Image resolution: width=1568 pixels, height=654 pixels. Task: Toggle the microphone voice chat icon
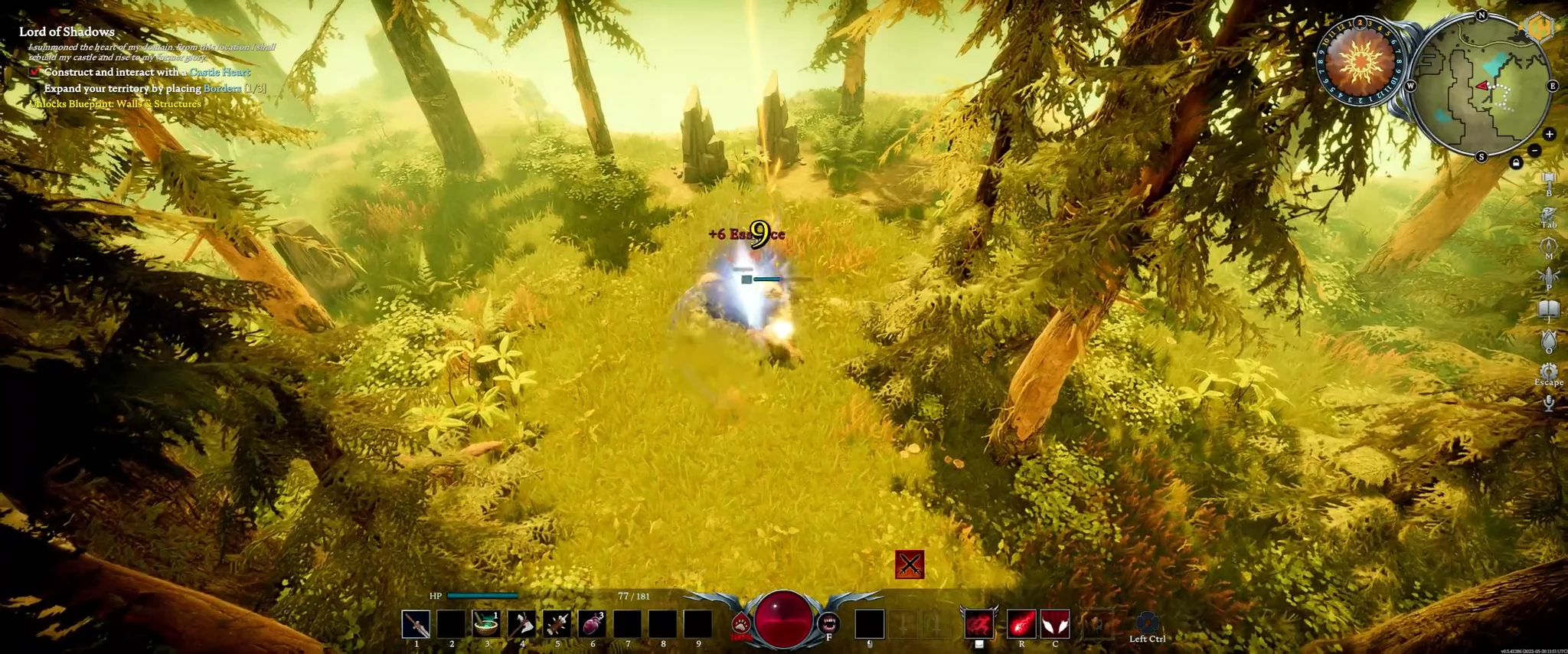[x=1549, y=403]
